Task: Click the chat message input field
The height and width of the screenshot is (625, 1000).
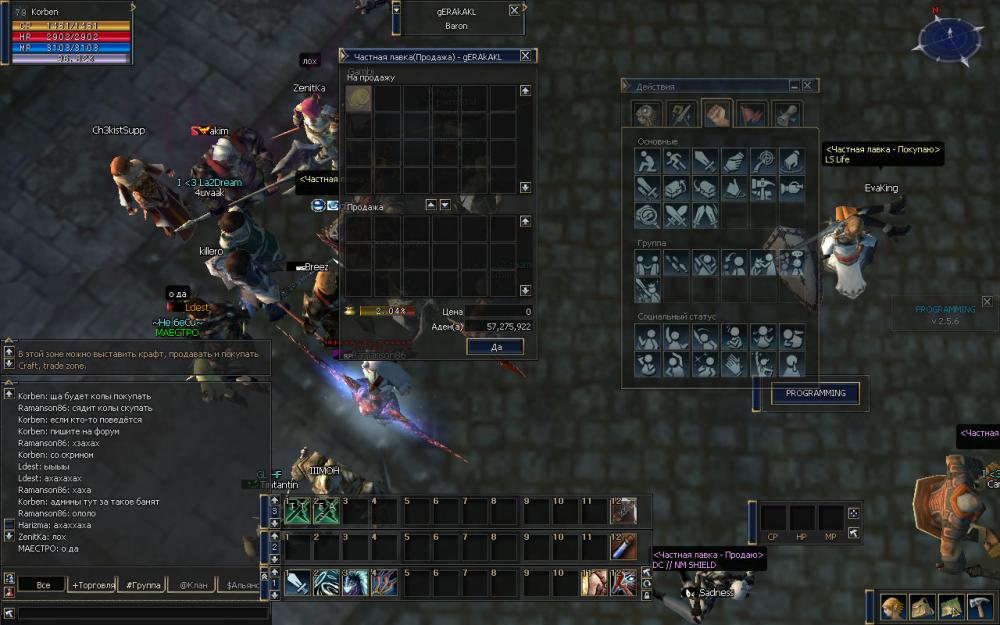Action: (140, 612)
